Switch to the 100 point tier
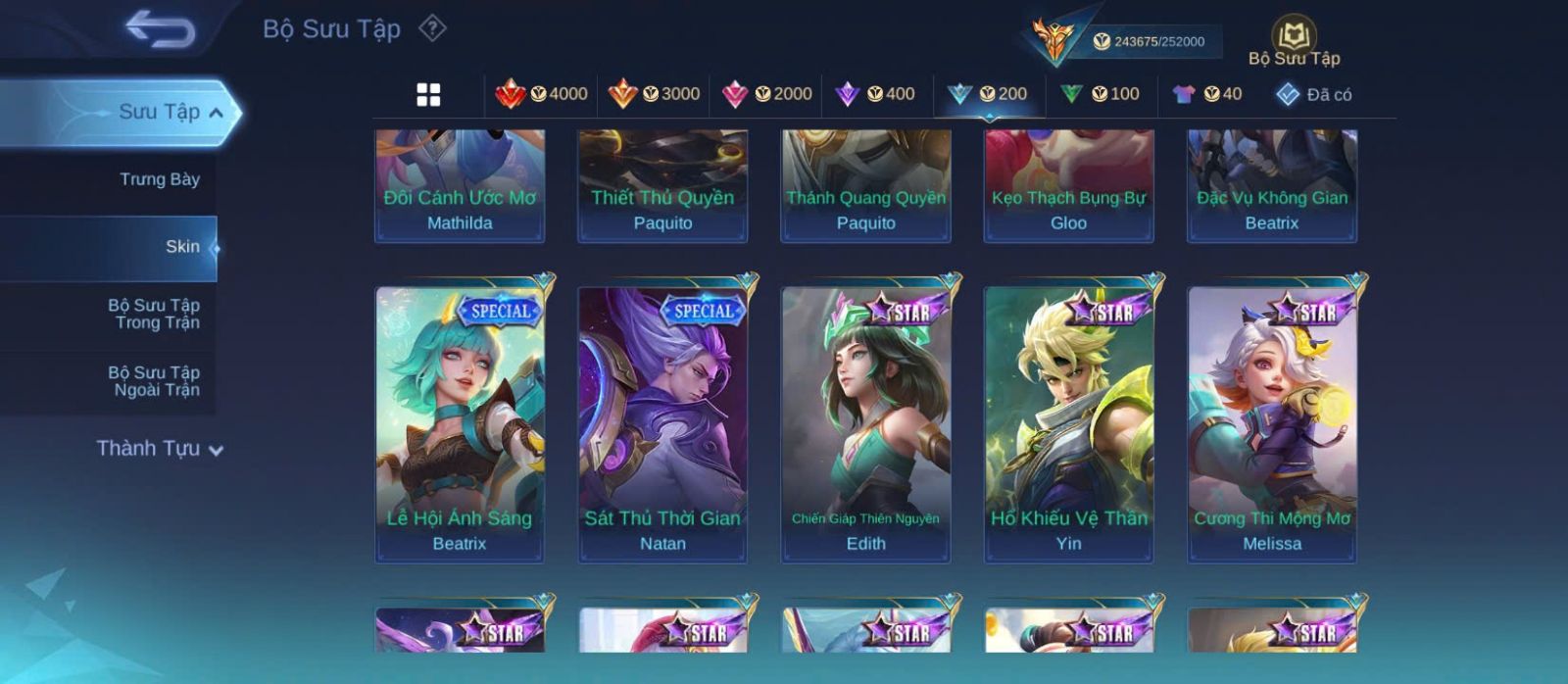 [x=1100, y=94]
